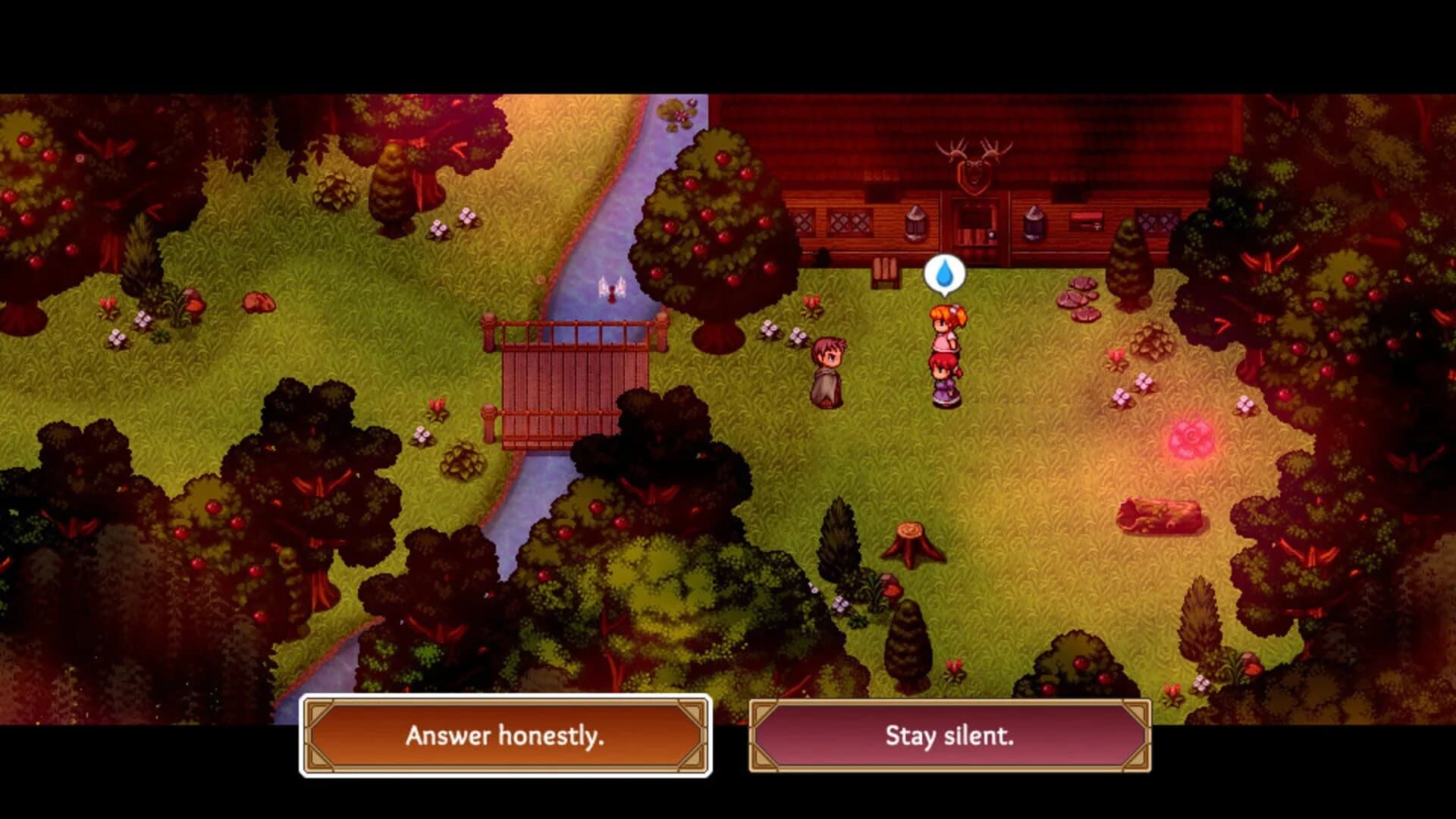Open the mailbox on the cabin wall

(1086, 221)
